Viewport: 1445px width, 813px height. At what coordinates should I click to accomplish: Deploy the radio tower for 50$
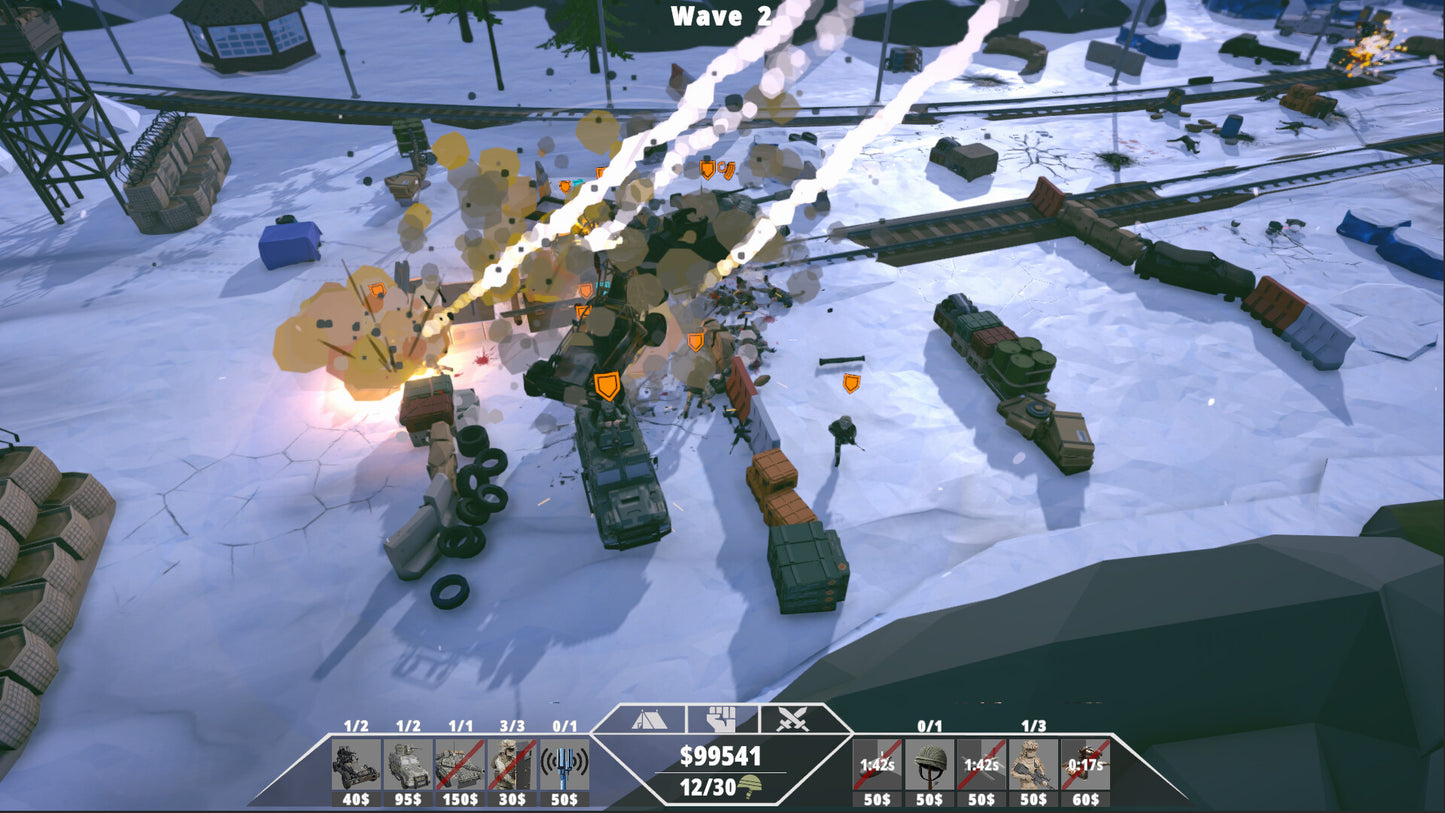564,765
